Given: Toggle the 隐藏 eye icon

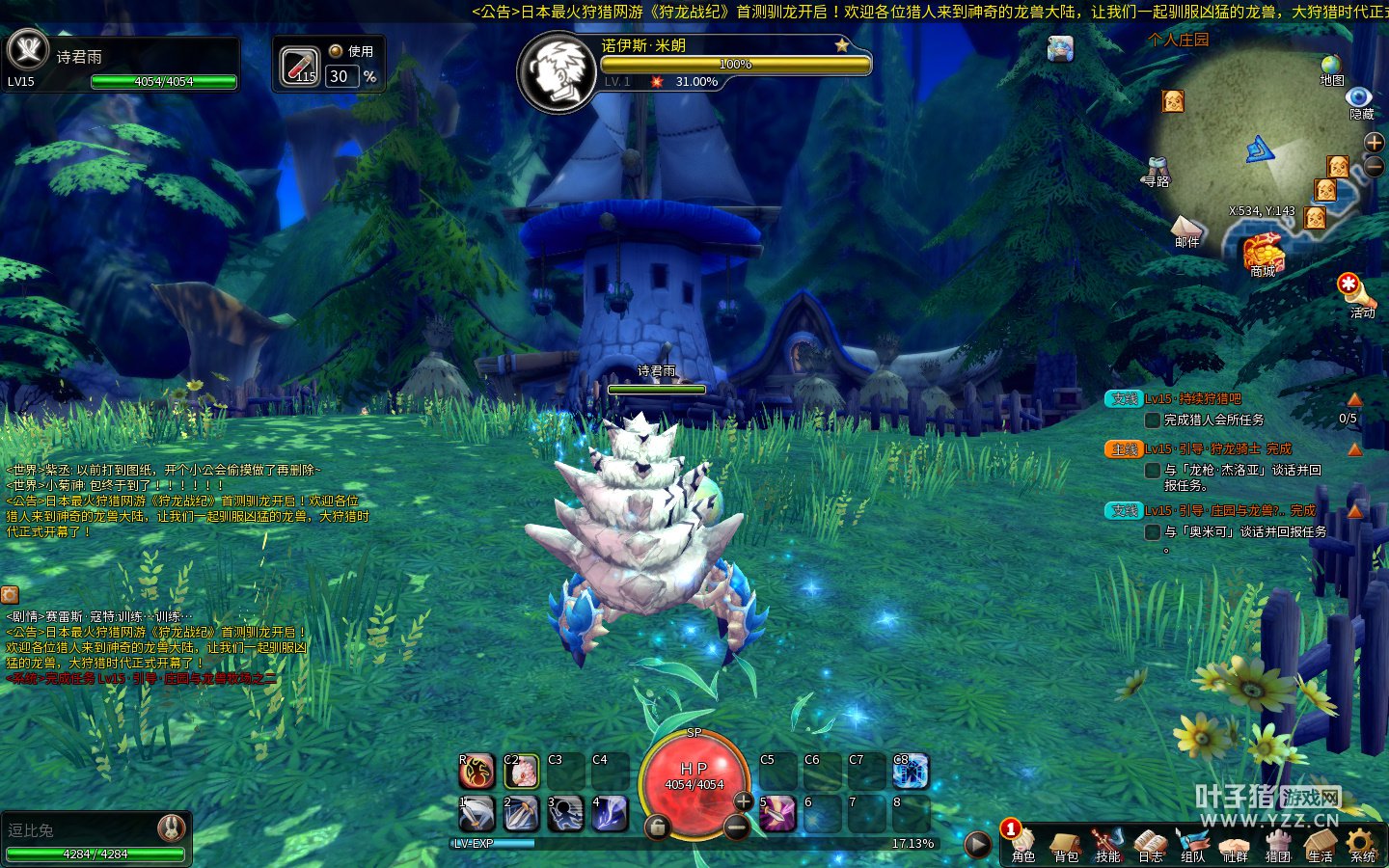Looking at the screenshot, I should pos(1360,99).
